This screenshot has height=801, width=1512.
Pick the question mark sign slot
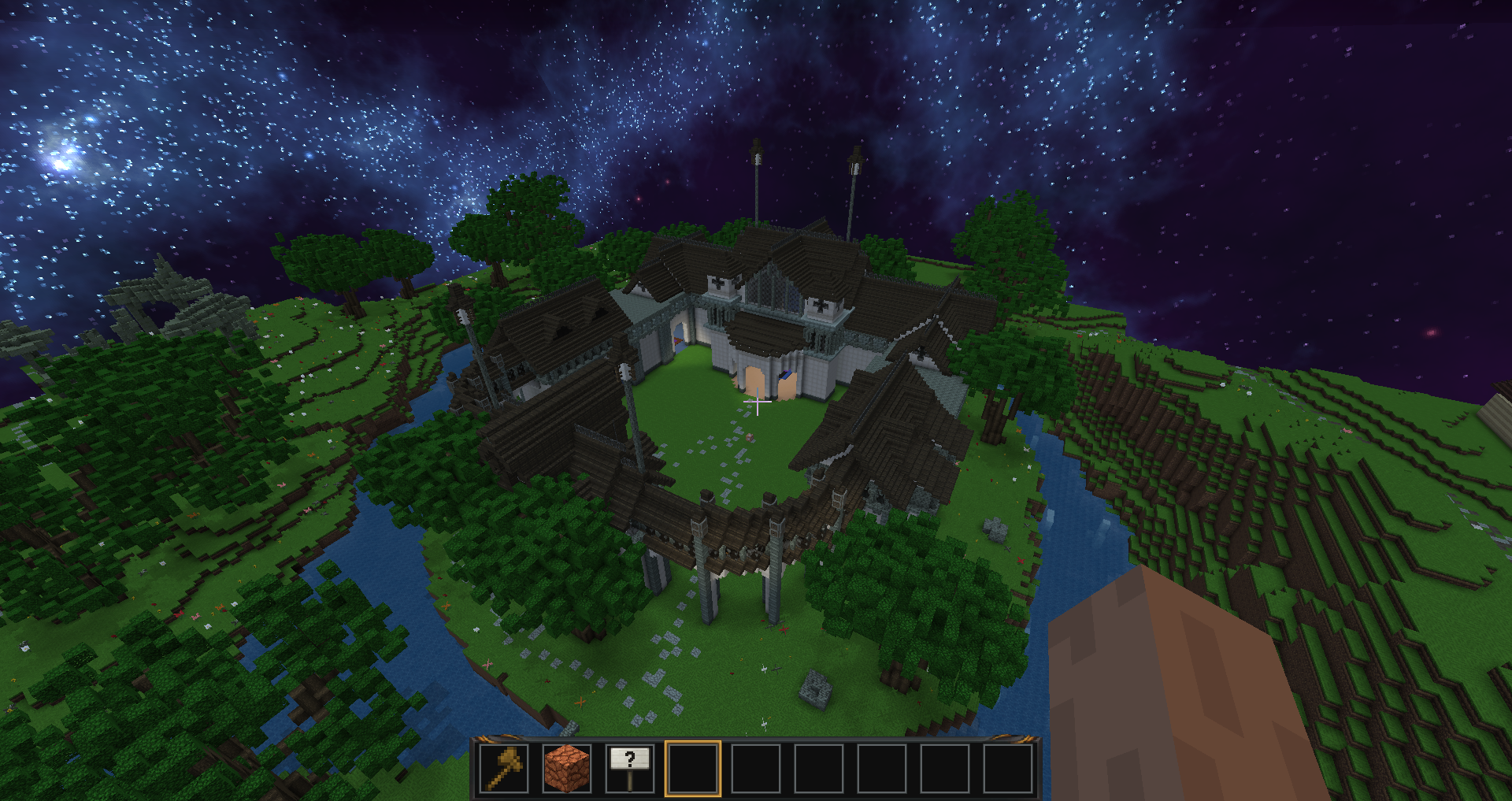630,768
